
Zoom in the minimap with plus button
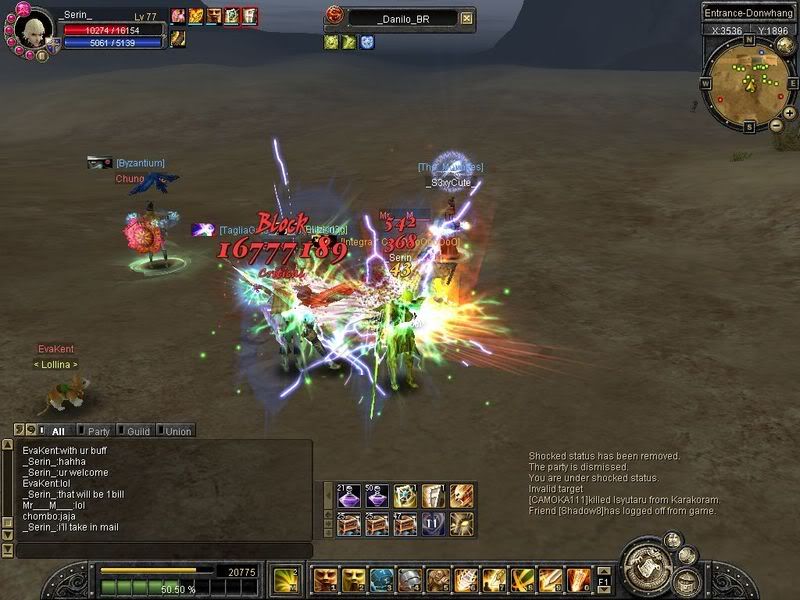click(790, 113)
